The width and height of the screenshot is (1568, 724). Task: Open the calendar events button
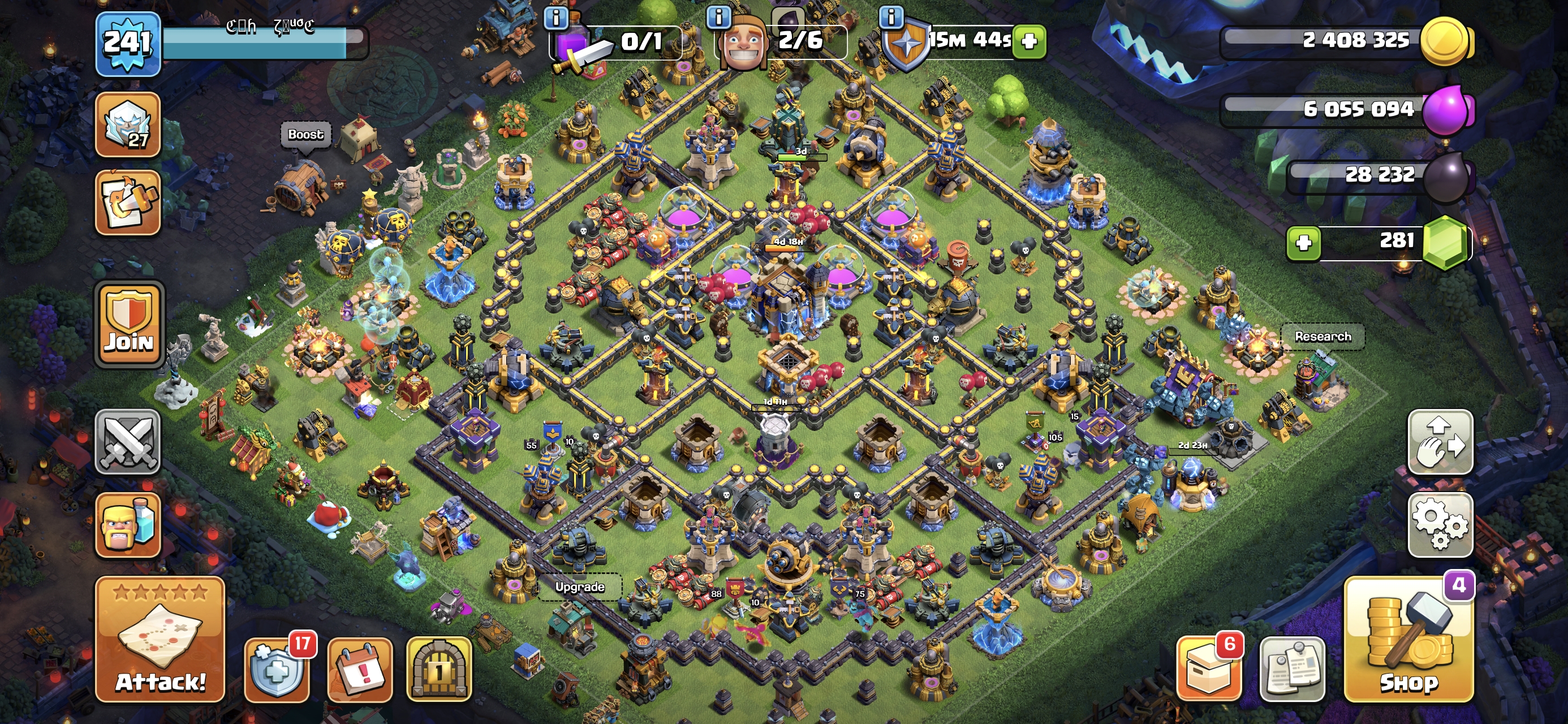click(360, 670)
